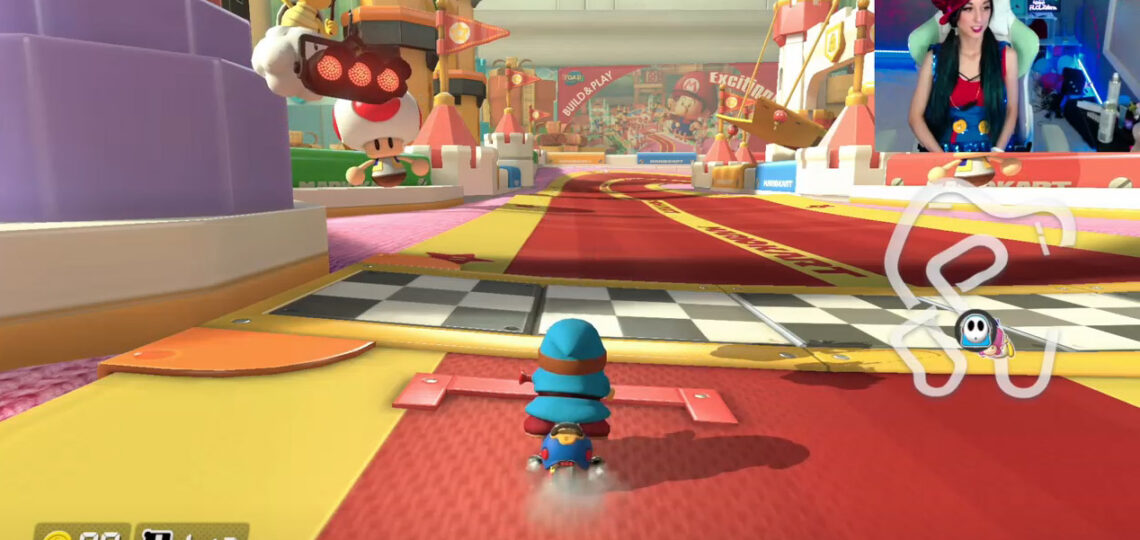Click the streamer webcam overlay
Screen dimensions: 1140x540
(1006, 76)
